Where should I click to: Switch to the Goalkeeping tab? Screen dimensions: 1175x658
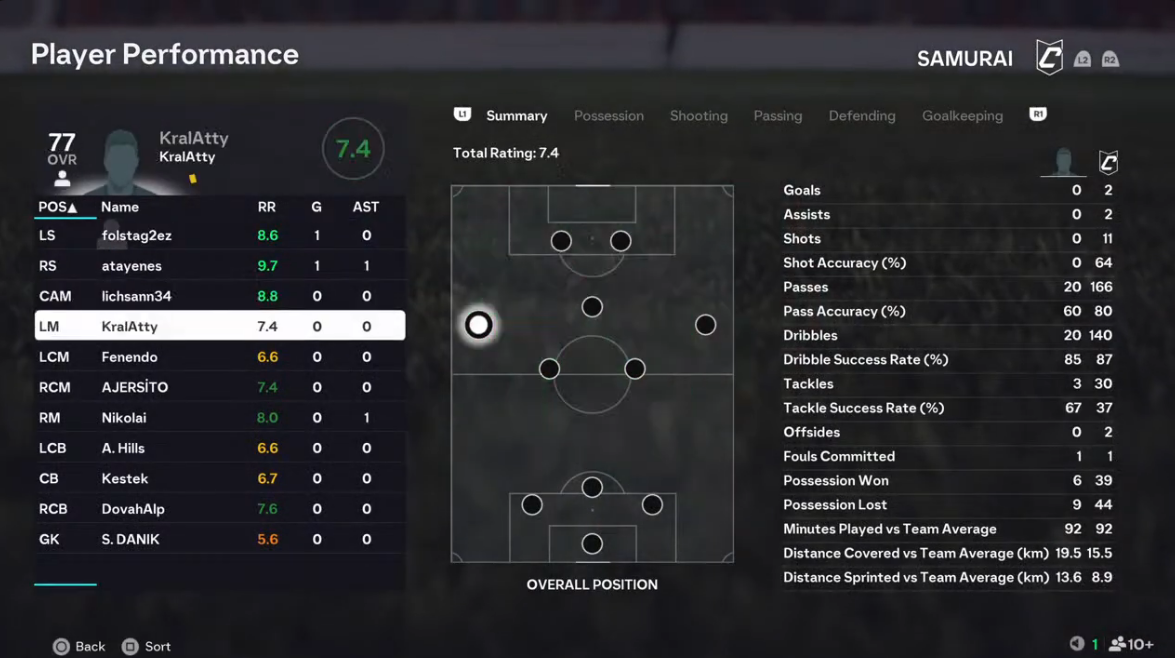click(961, 116)
